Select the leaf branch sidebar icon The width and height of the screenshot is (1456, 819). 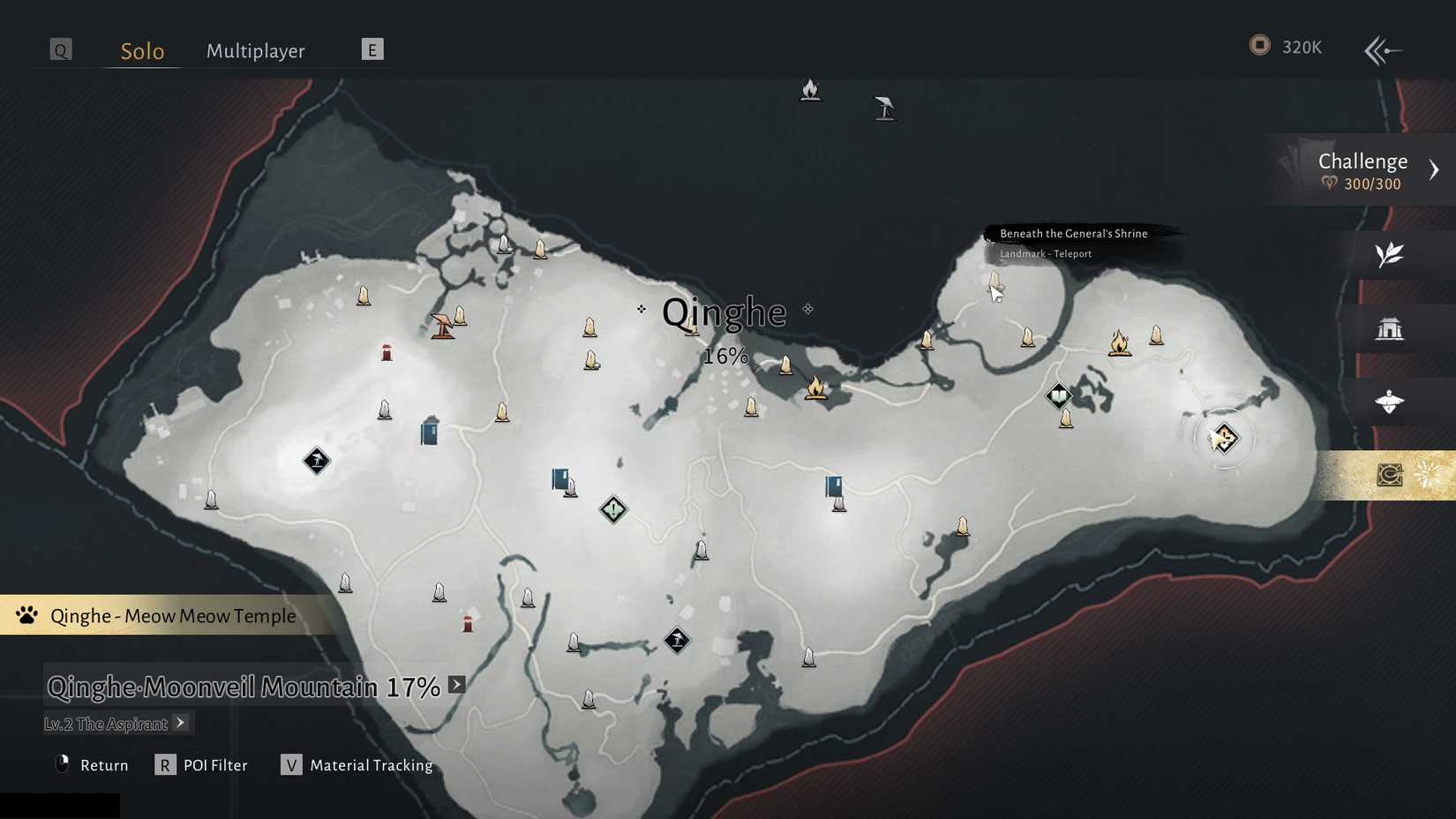point(1389,255)
